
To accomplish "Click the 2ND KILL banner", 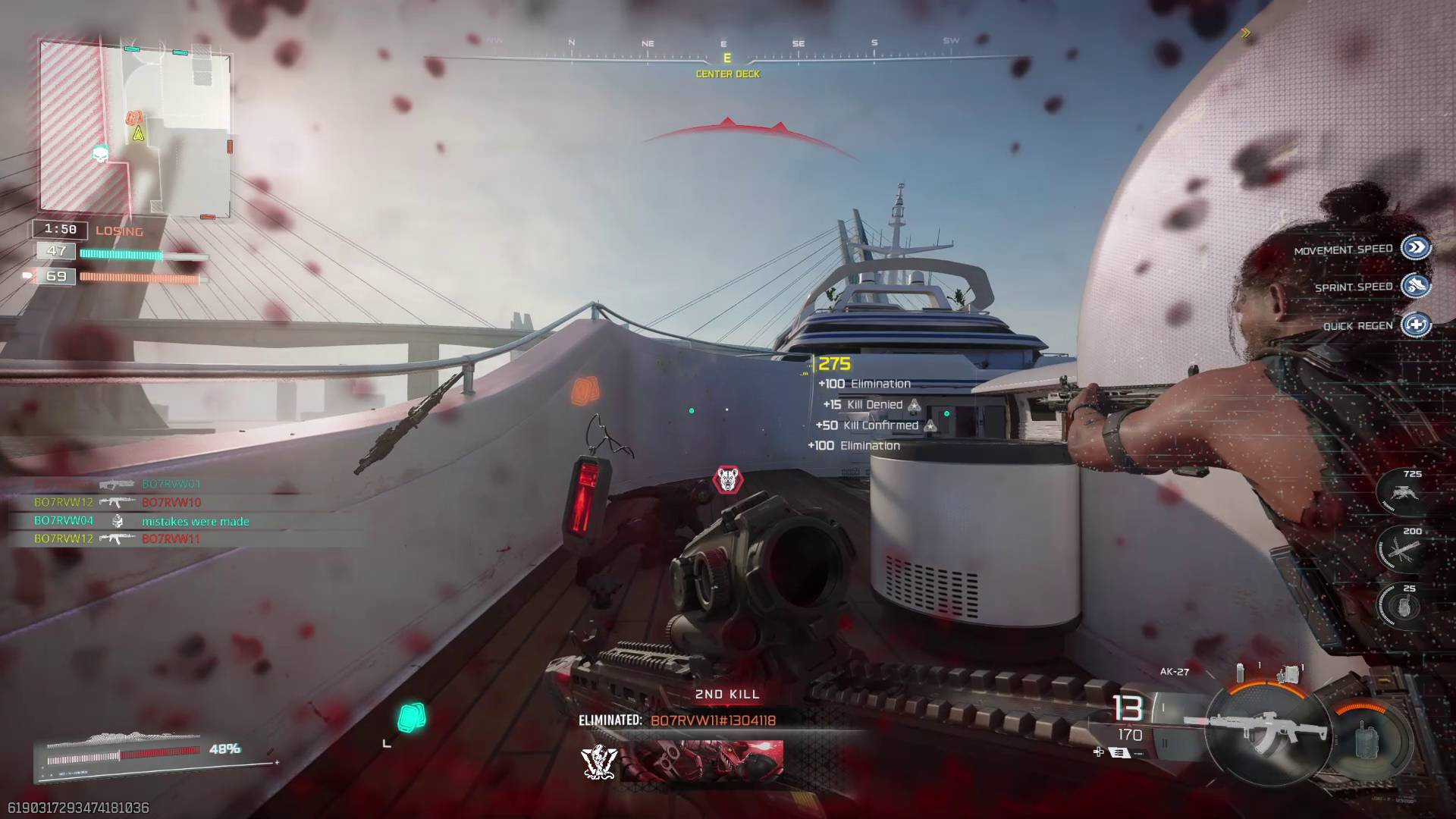I will 726,694.
